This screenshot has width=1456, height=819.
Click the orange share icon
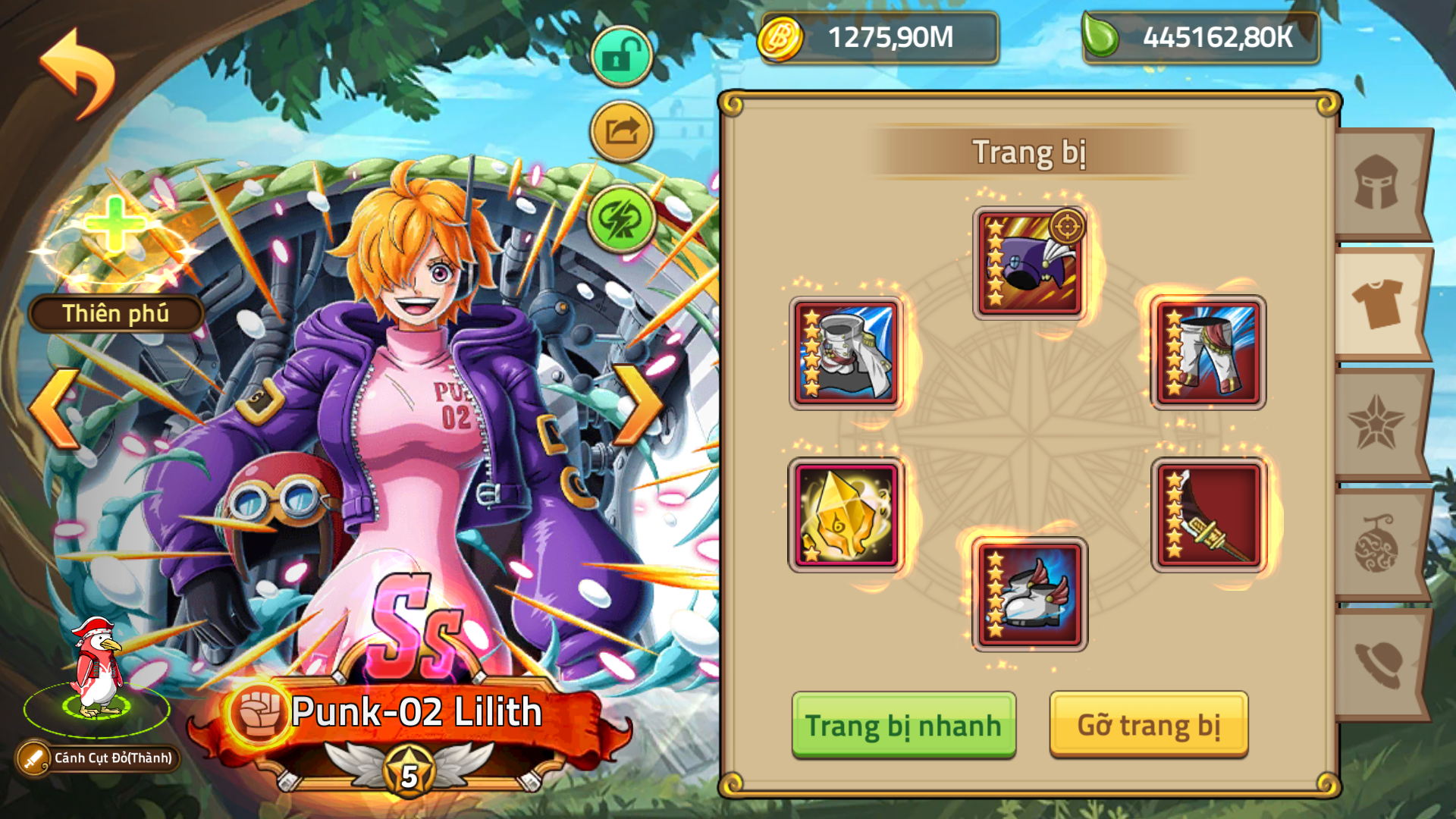pyautogui.click(x=620, y=129)
